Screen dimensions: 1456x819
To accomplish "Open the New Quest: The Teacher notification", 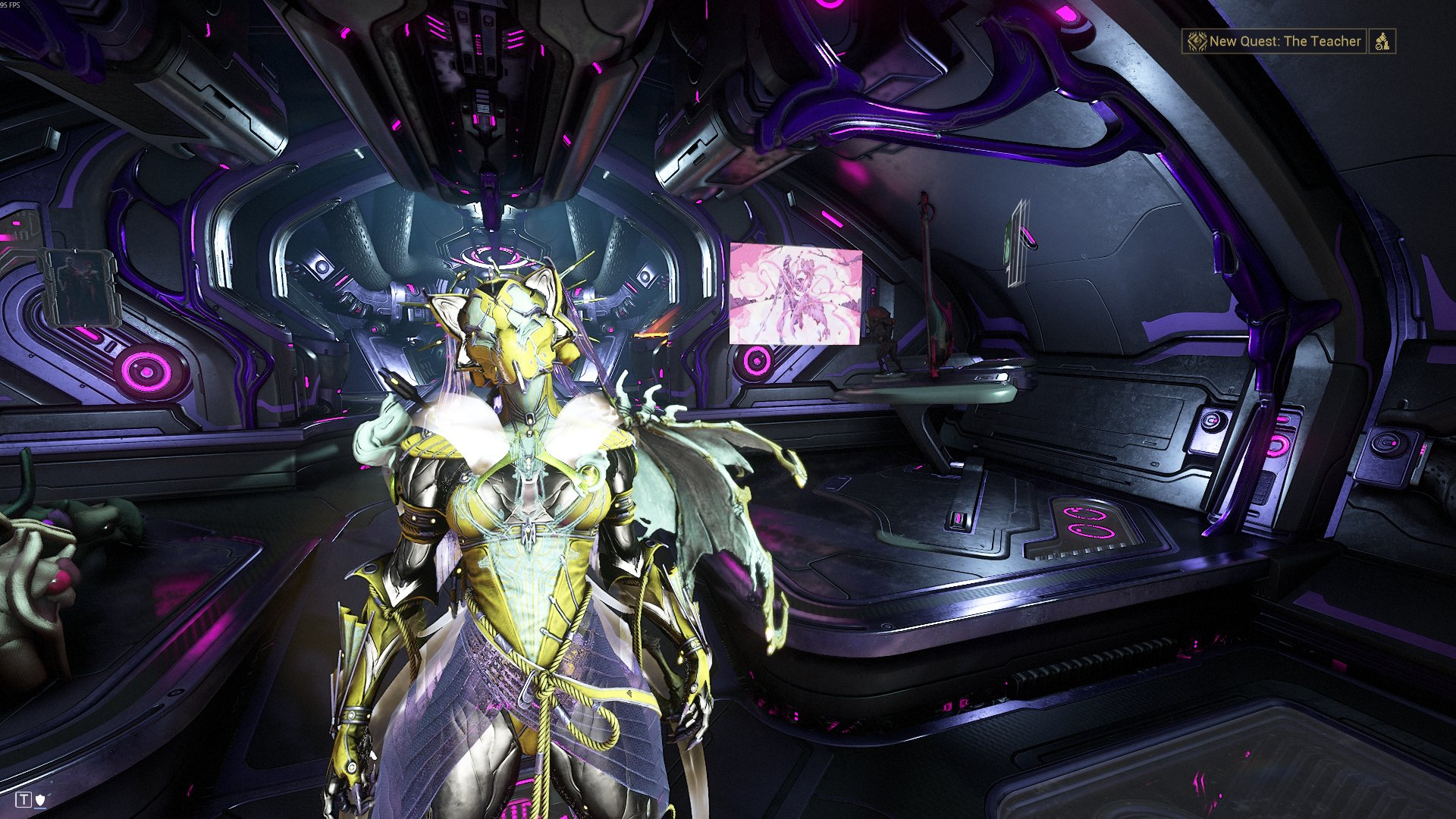I will [1275, 42].
